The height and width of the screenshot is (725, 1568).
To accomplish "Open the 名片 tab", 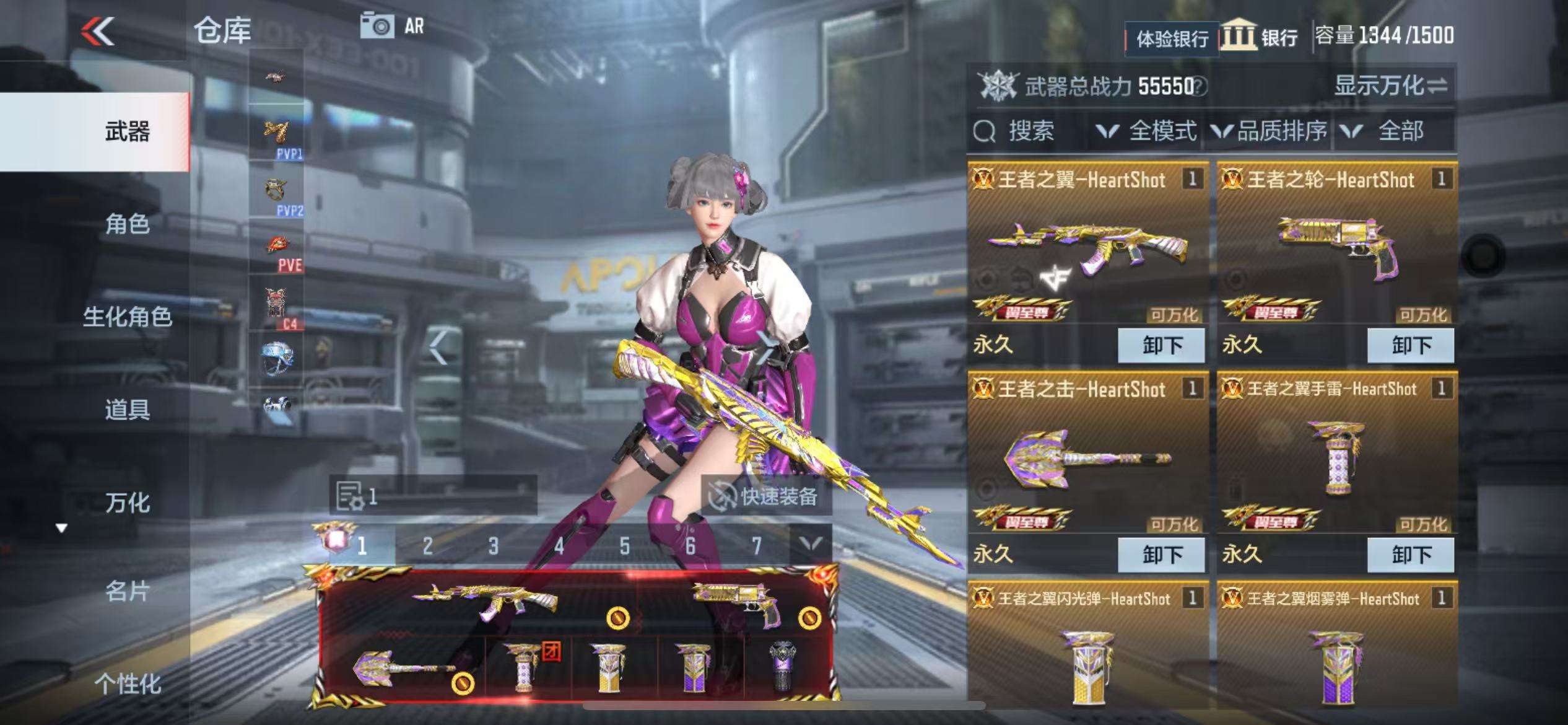I will pyautogui.click(x=127, y=592).
